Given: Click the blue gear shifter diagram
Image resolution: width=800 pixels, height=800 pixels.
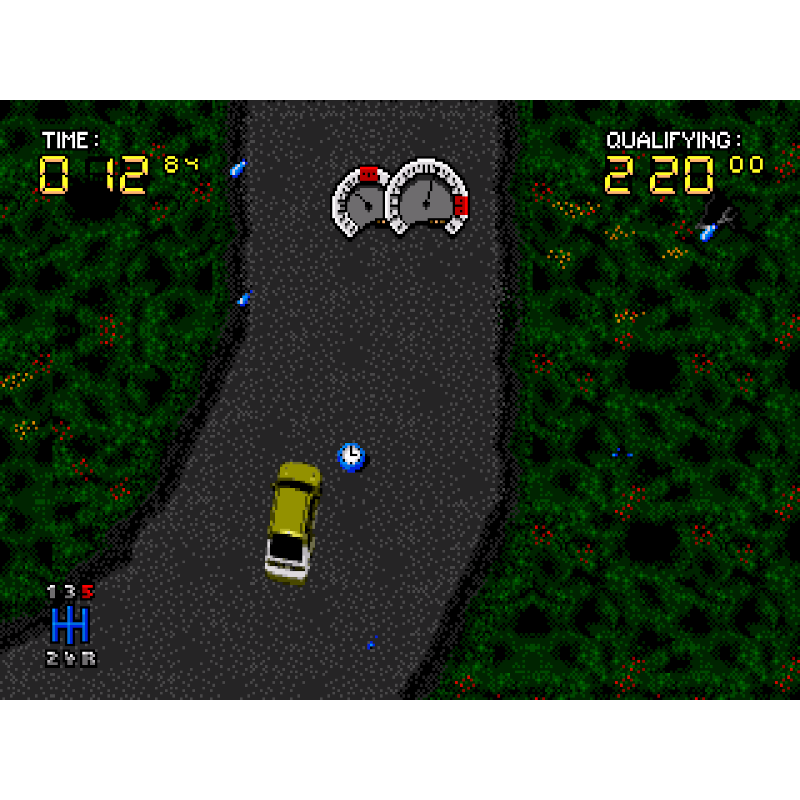Looking at the screenshot, I should (71, 625).
